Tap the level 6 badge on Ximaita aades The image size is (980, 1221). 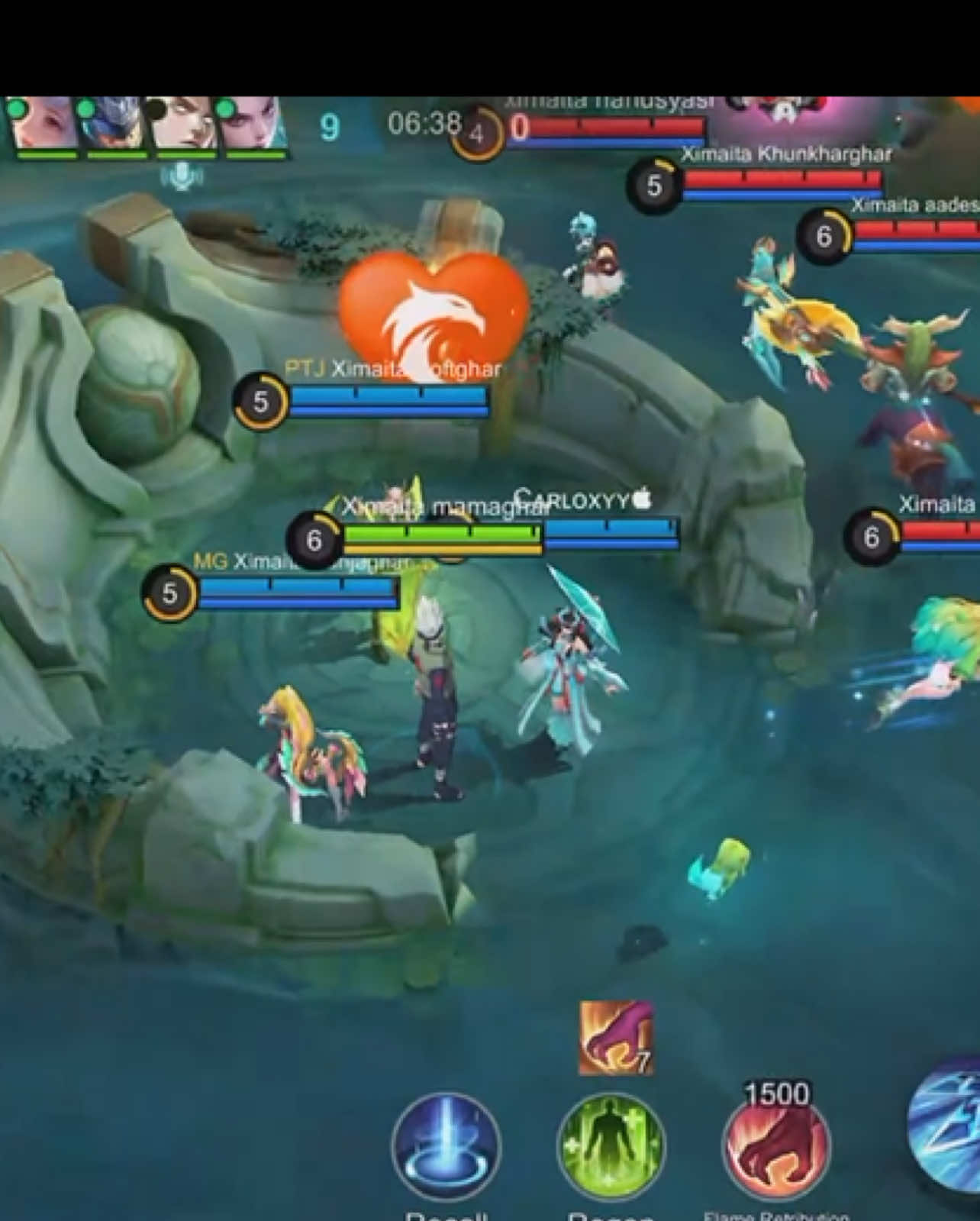[827, 236]
